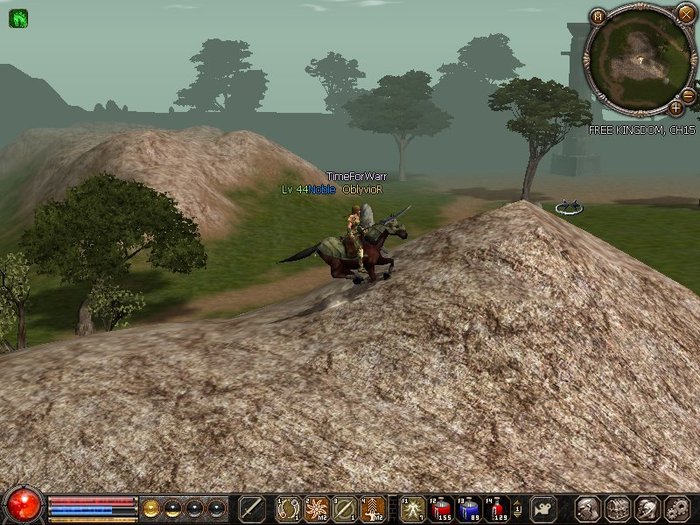700x525 pixels.
Task: Toggle the camera mode button
Action: pyautogui.click(x=544, y=507)
